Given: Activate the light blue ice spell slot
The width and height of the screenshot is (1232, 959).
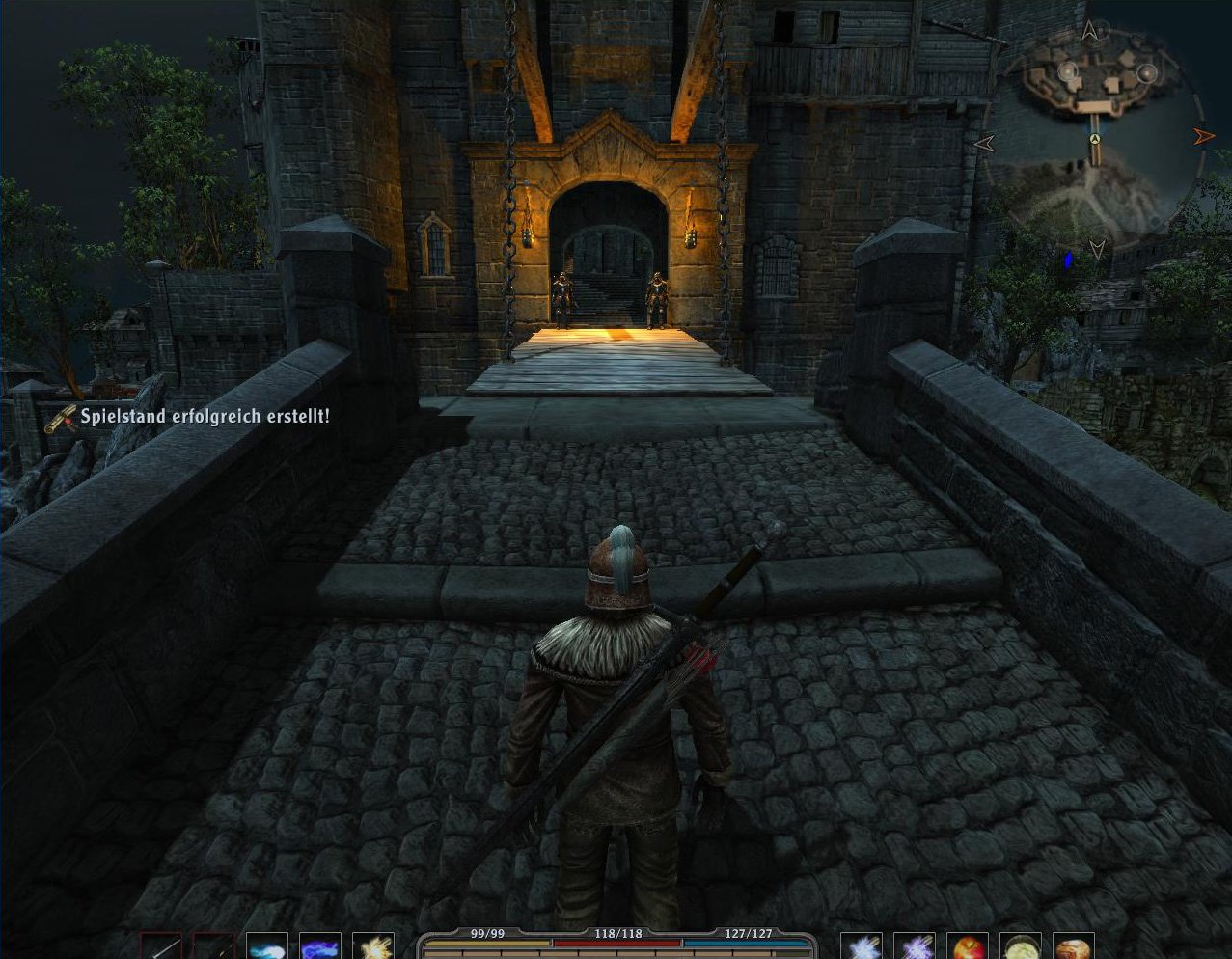Looking at the screenshot, I should 267,946.
